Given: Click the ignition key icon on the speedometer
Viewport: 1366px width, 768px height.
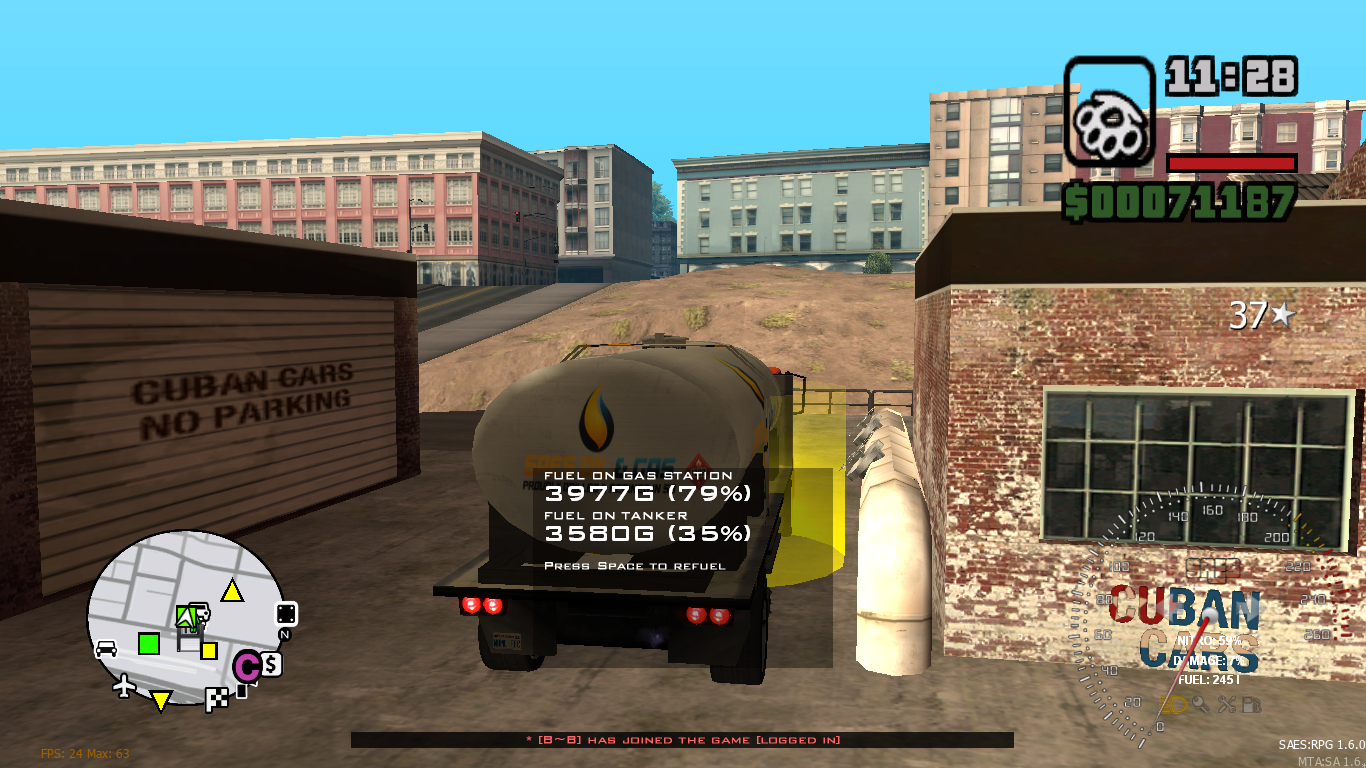Looking at the screenshot, I should [x=1201, y=705].
